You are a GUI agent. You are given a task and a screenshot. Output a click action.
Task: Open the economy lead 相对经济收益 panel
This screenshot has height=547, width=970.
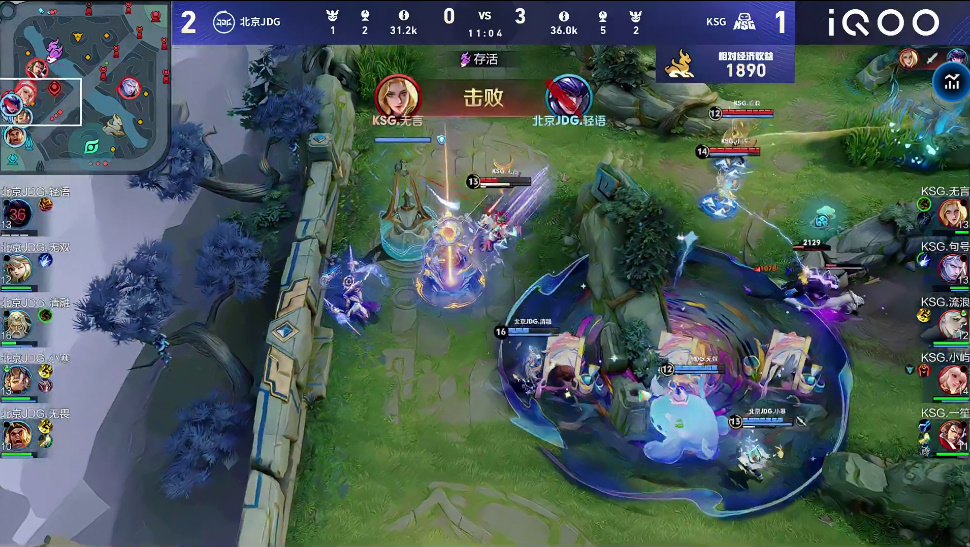pyautogui.click(x=725, y=64)
